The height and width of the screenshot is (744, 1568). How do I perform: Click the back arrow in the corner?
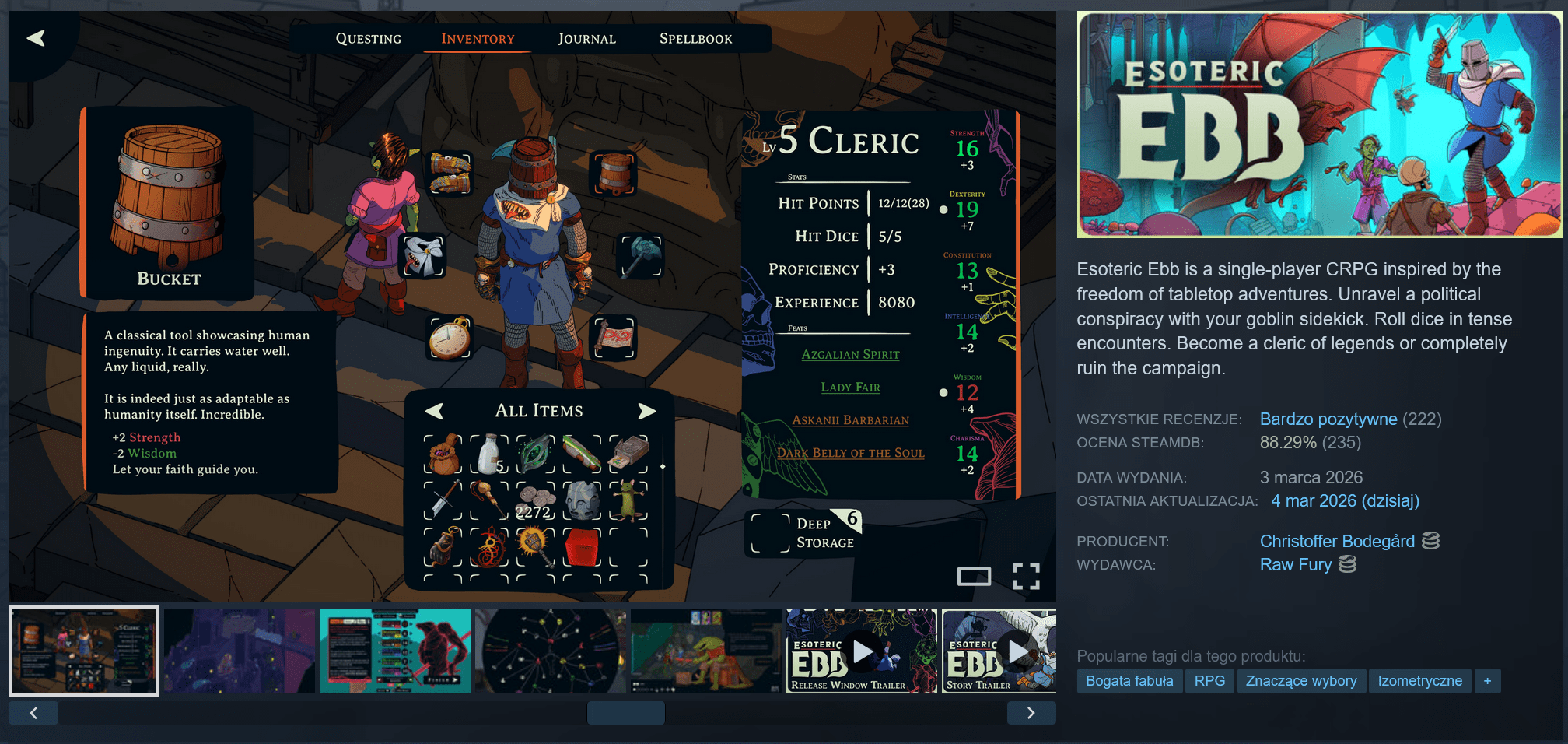[36, 38]
